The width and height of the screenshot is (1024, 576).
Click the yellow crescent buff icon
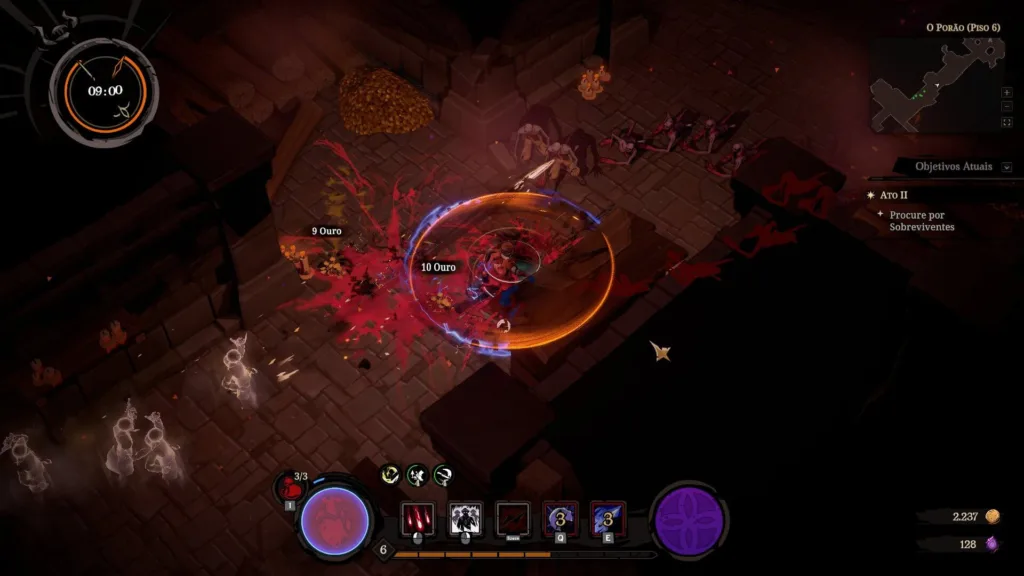pyautogui.click(x=391, y=475)
